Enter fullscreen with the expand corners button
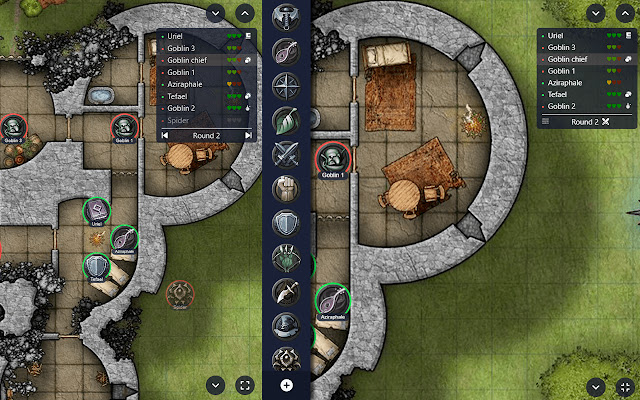 pos(245,384)
